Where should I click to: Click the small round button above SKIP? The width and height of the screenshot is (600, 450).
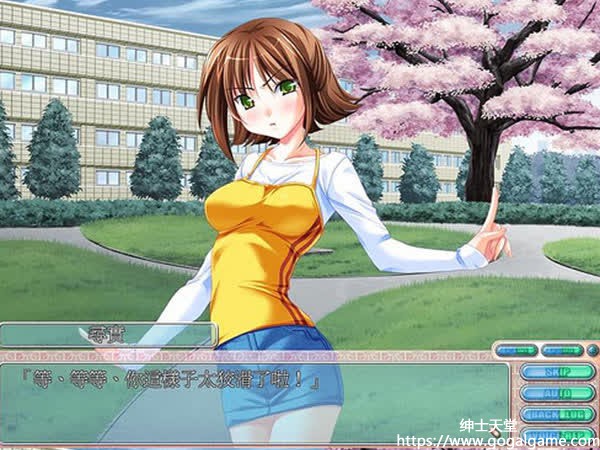(x=593, y=350)
